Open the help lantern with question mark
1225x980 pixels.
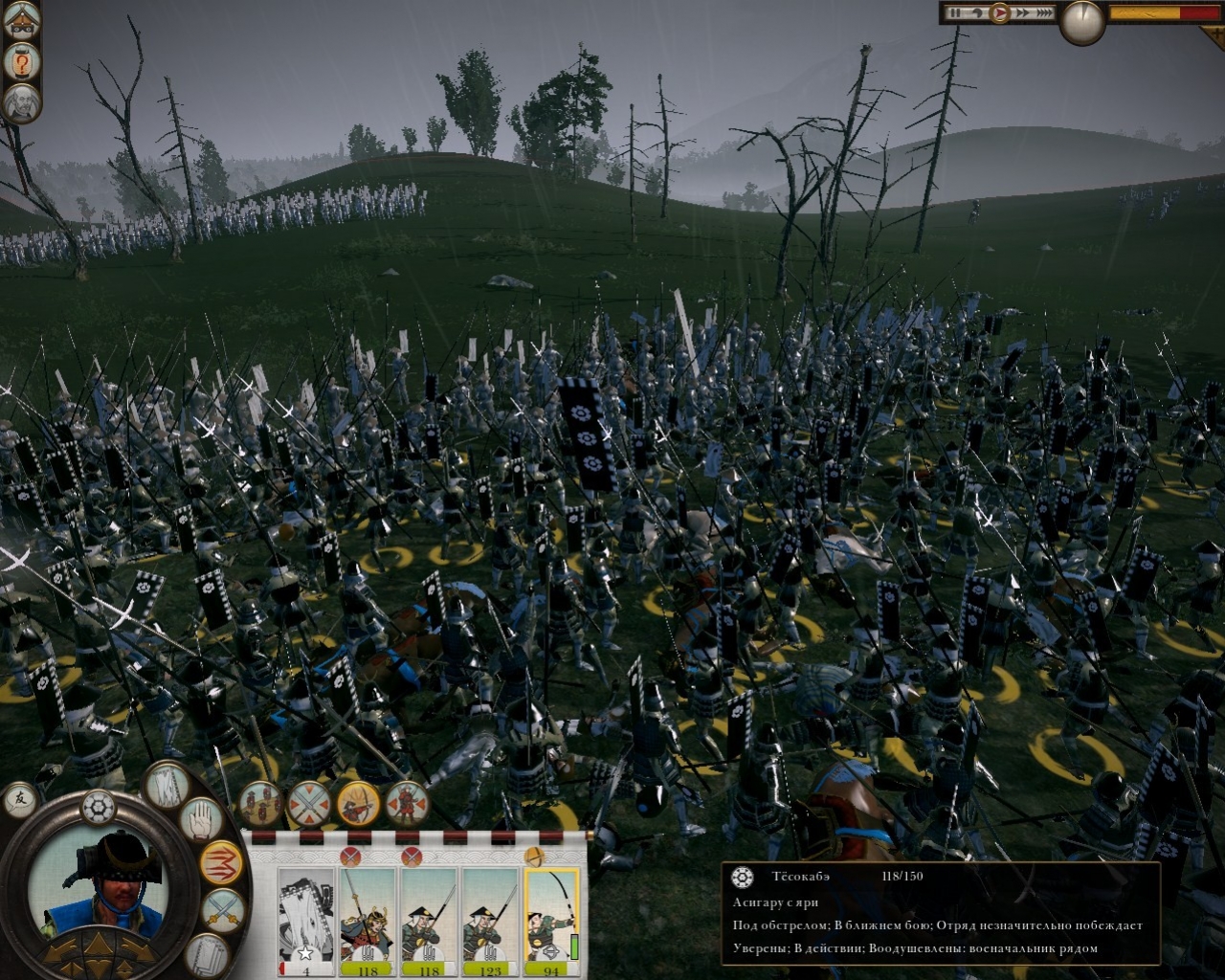point(21,60)
